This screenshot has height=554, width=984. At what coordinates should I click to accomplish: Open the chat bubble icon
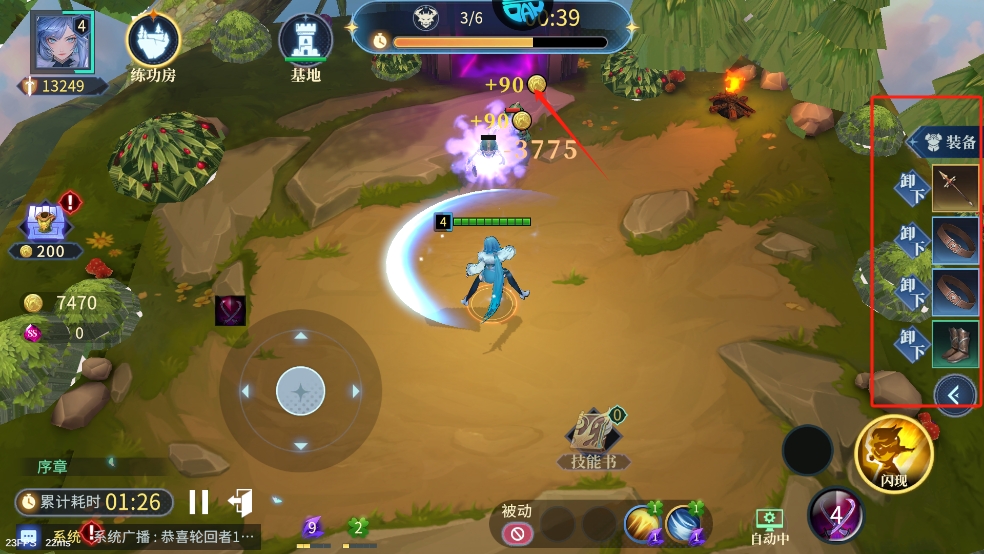[x=27, y=537]
